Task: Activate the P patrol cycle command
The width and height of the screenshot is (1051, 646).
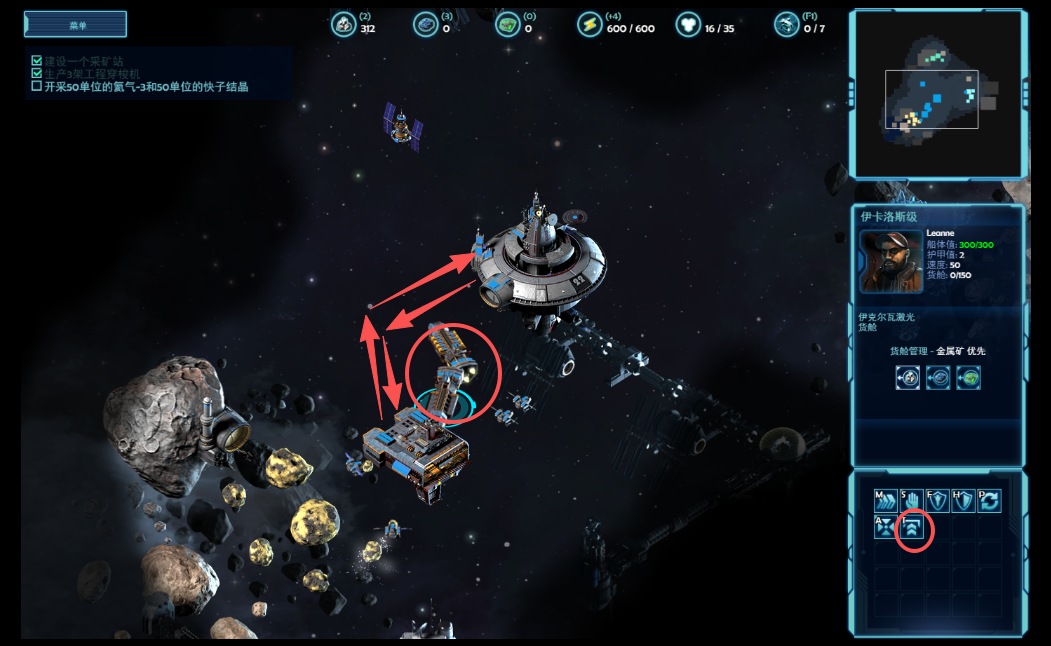Action: (x=988, y=501)
